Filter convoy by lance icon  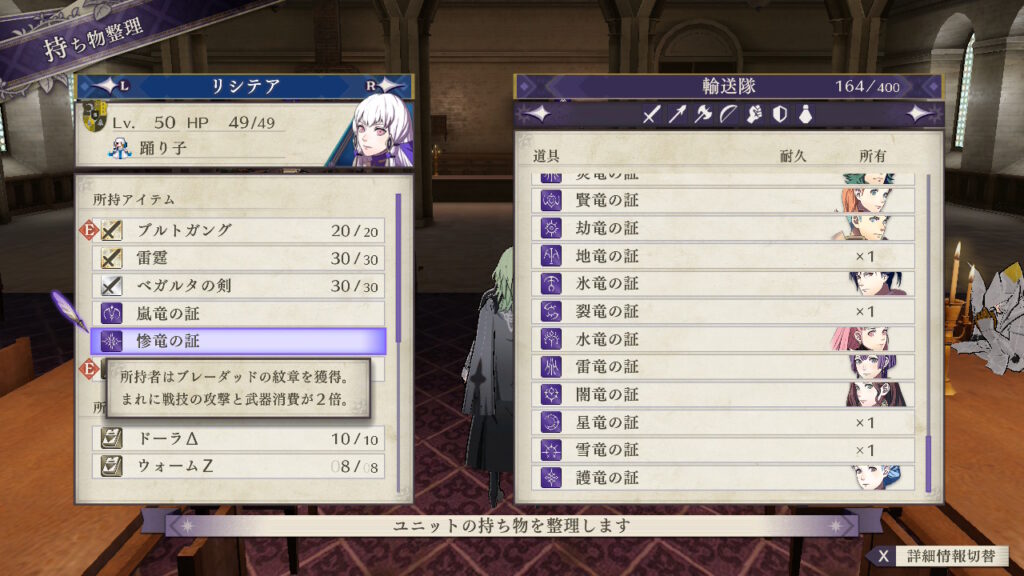678,115
